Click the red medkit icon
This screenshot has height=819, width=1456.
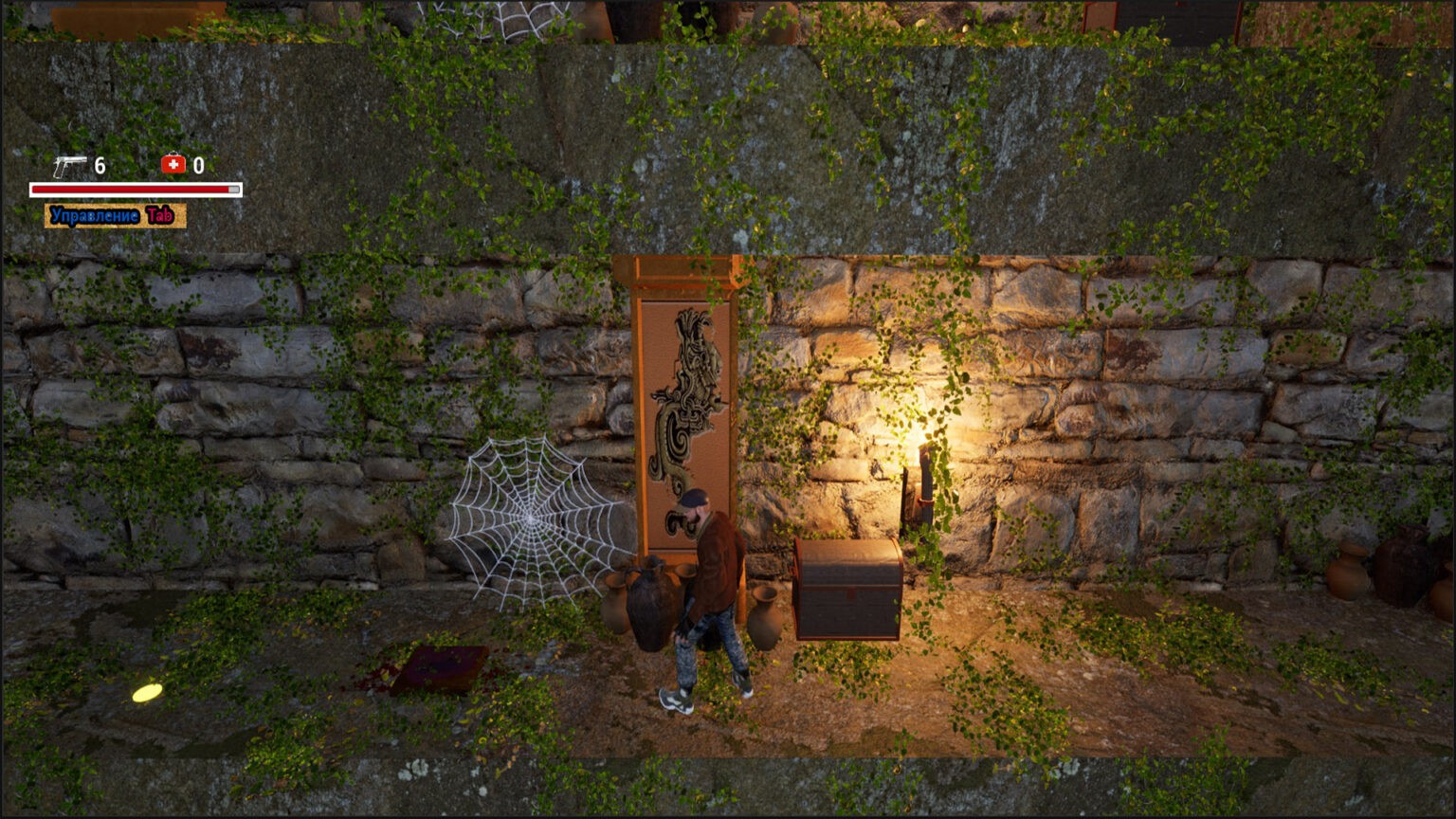point(173,165)
